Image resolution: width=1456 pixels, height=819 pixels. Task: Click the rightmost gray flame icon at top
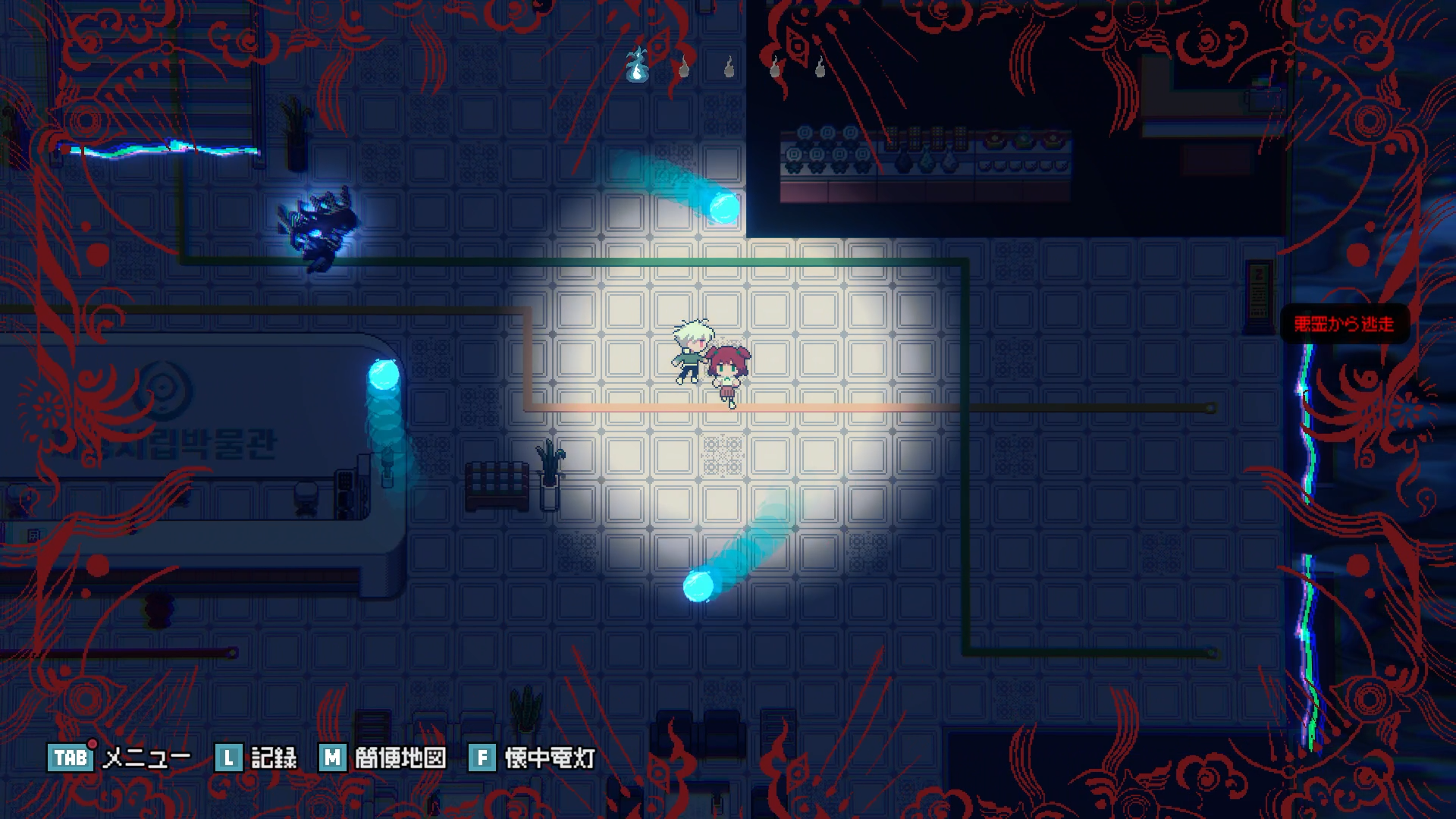pos(819,68)
